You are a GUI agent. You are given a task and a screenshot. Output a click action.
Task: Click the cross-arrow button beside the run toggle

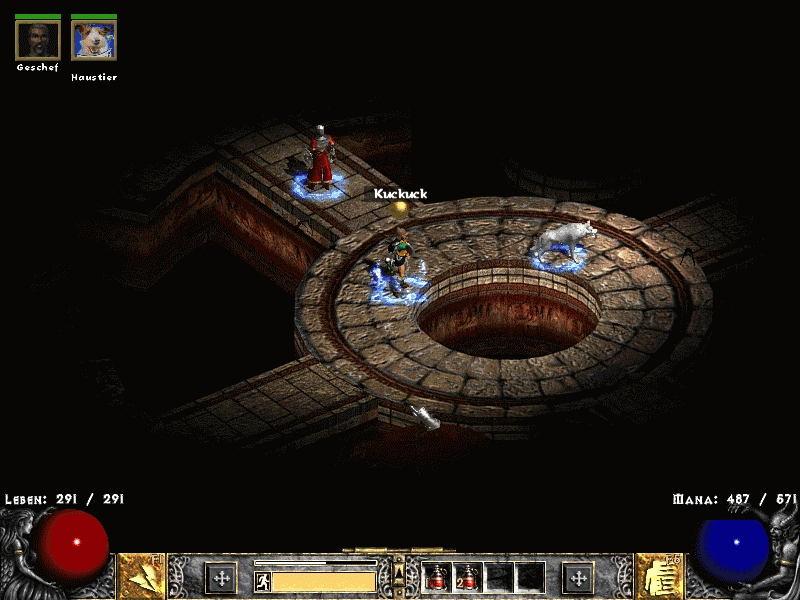click(x=221, y=577)
